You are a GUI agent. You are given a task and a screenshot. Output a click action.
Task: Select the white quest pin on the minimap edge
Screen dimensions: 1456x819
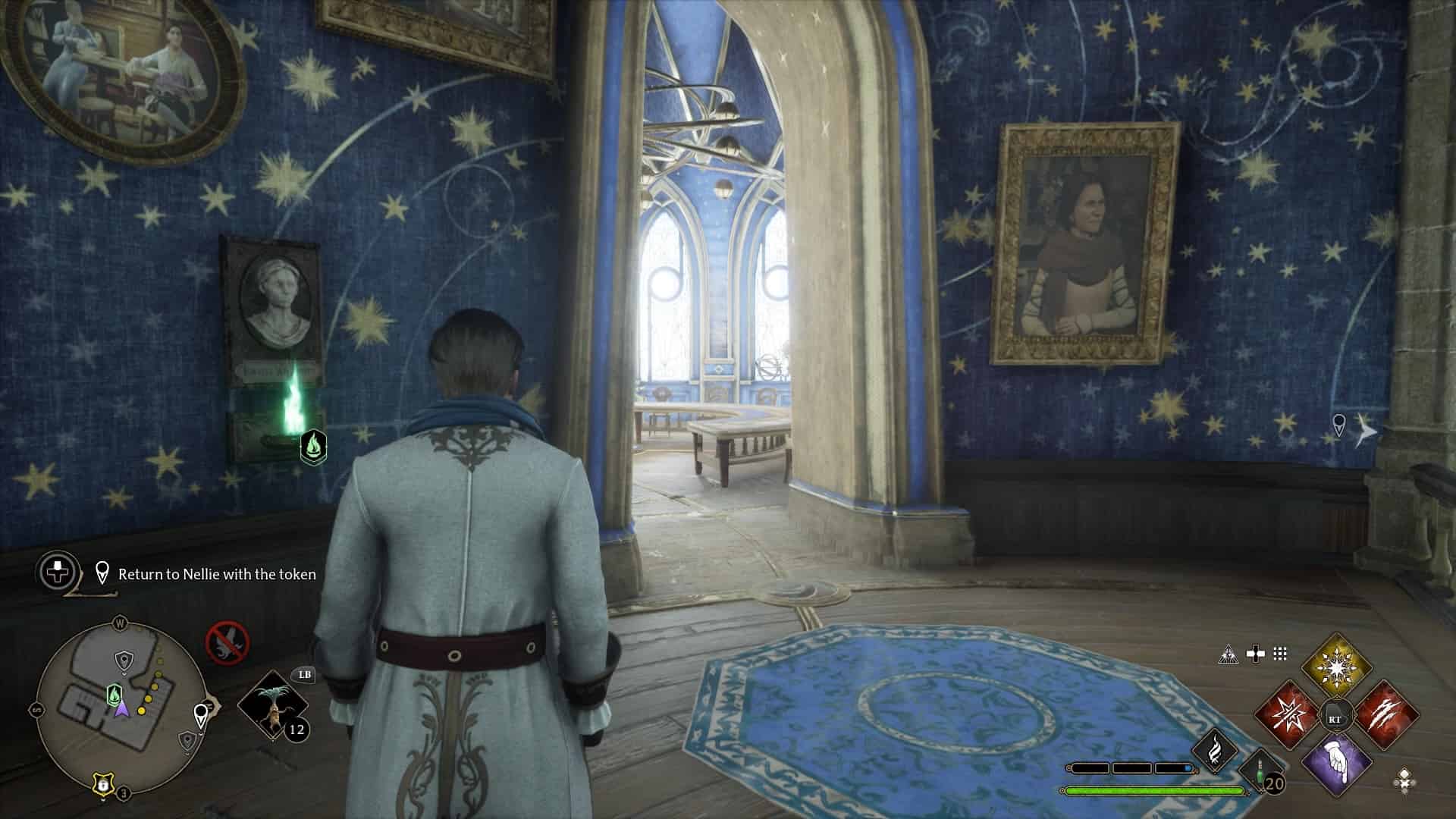[201, 714]
